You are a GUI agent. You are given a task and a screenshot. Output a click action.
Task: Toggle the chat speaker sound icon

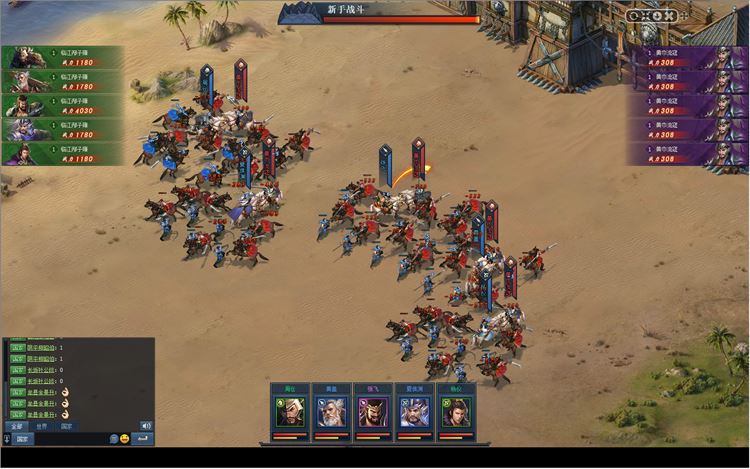(x=147, y=426)
